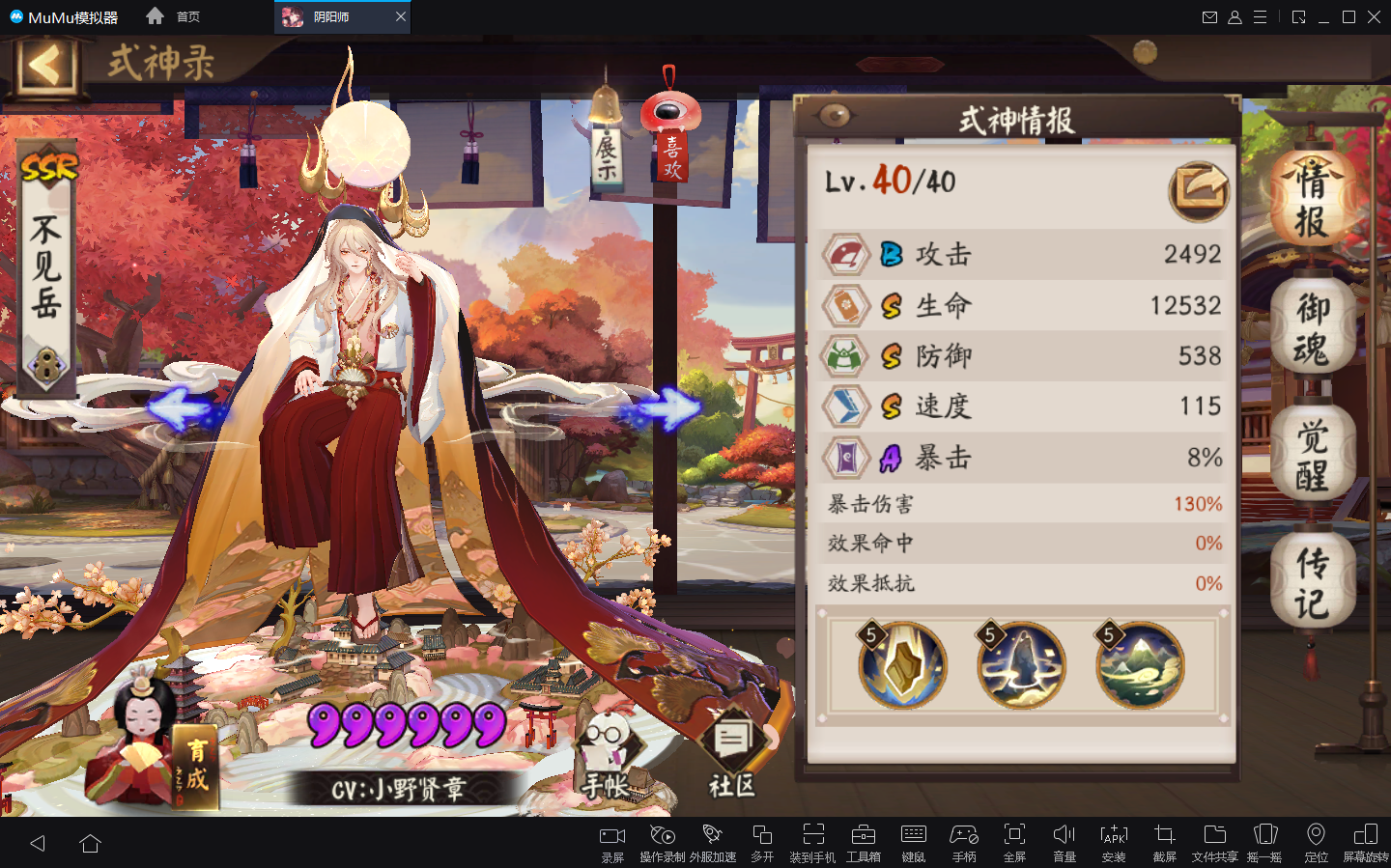The image size is (1391, 868).
Task: Click the lock icon under 不见岳 name
Action: pyautogui.click(x=46, y=367)
